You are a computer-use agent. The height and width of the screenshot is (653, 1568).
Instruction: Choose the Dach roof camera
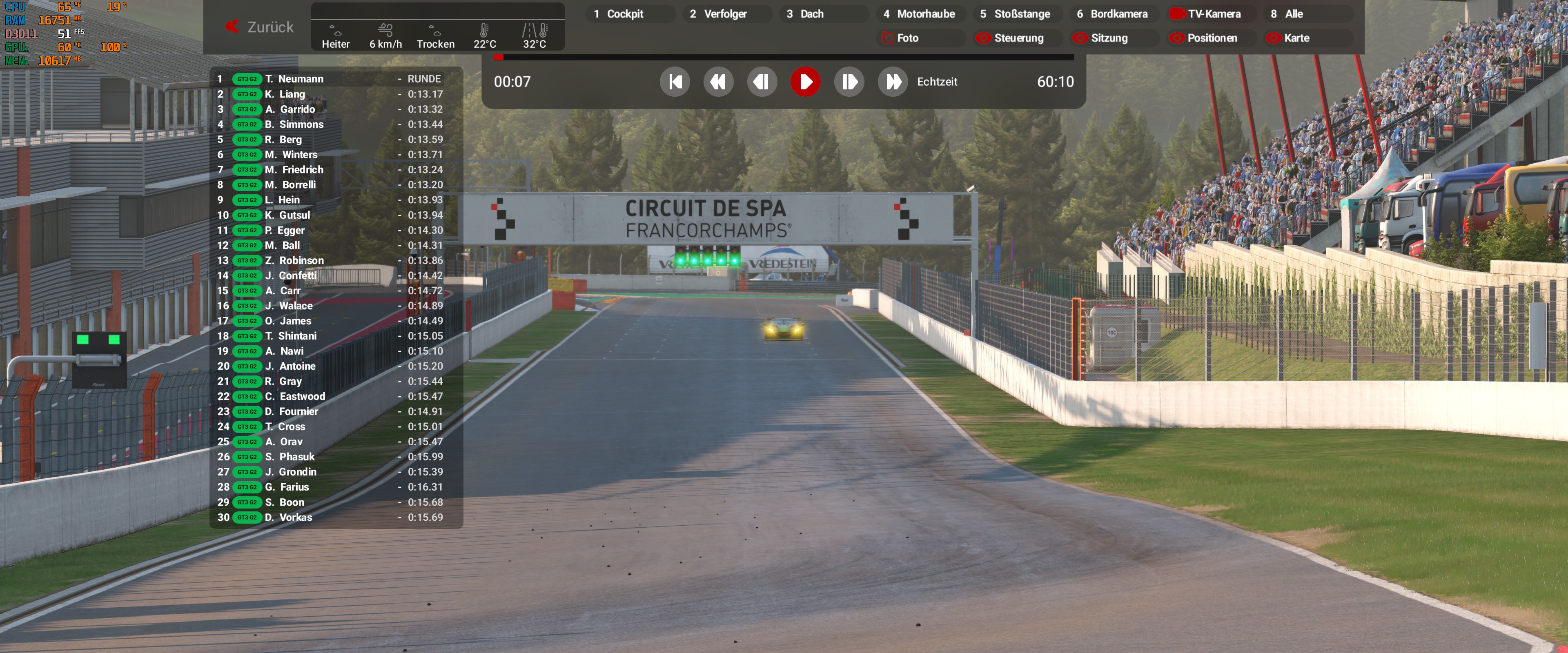coord(811,14)
